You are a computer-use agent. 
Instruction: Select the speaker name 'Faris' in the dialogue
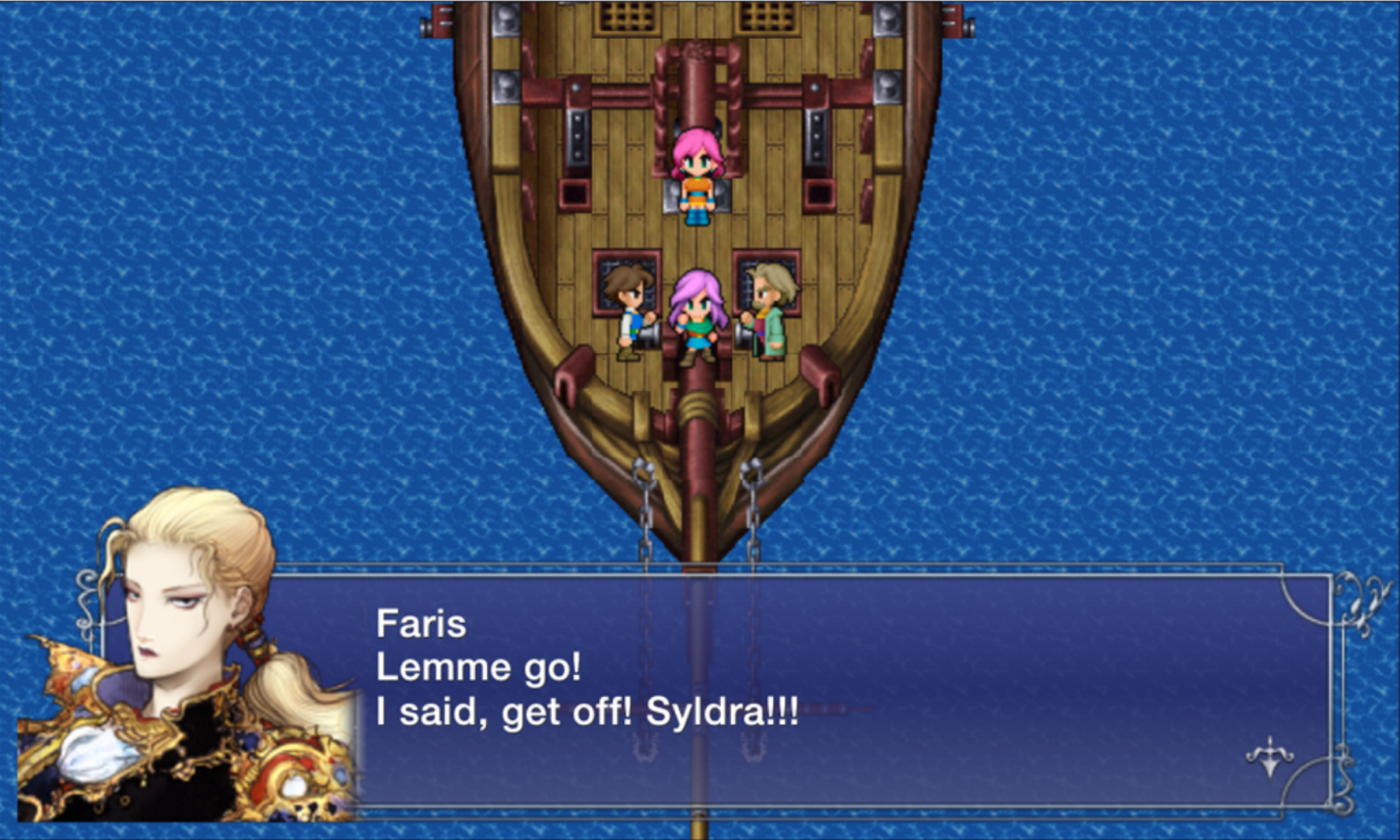tap(422, 622)
